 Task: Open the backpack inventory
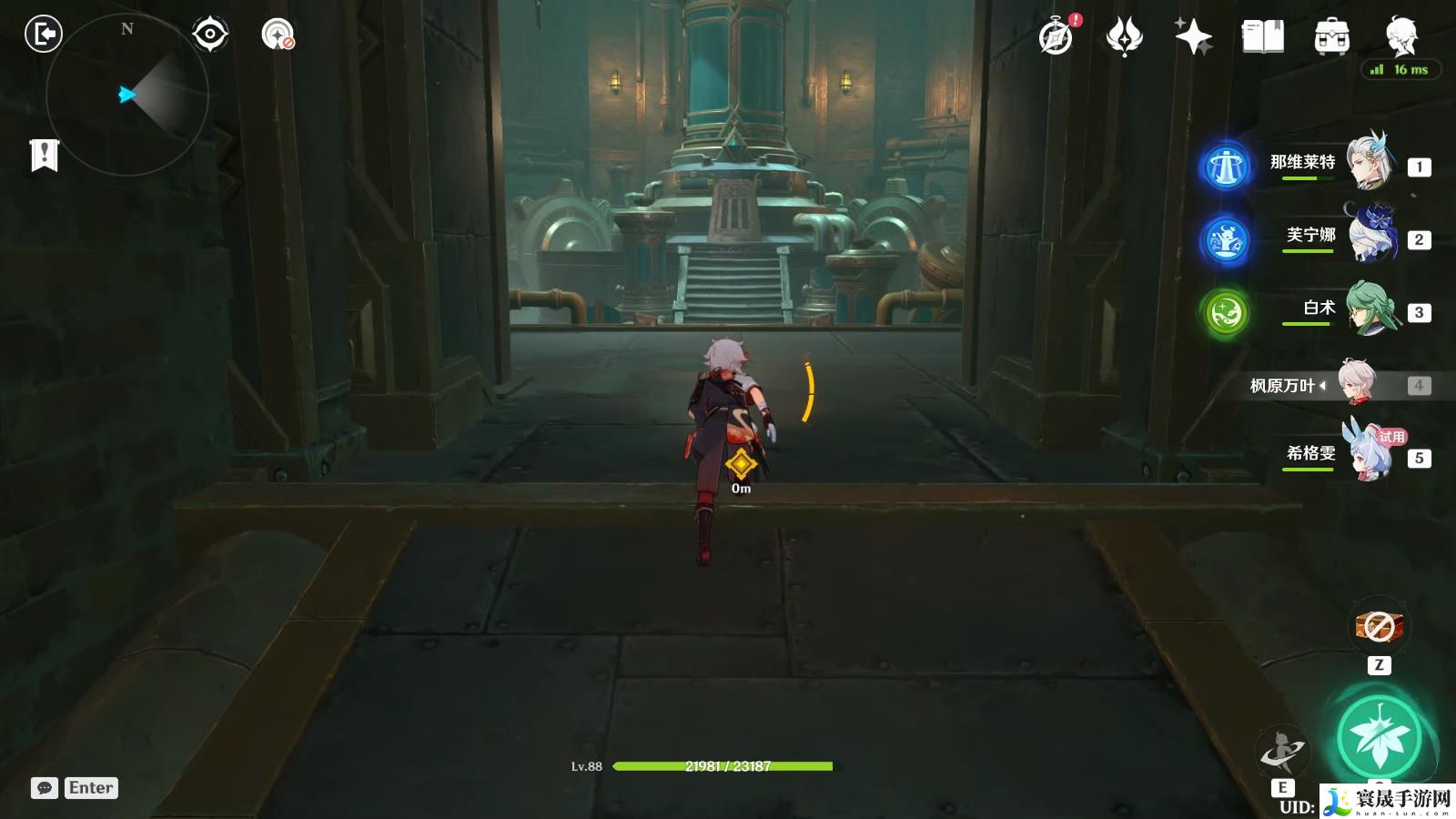click(x=1331, y=37)
